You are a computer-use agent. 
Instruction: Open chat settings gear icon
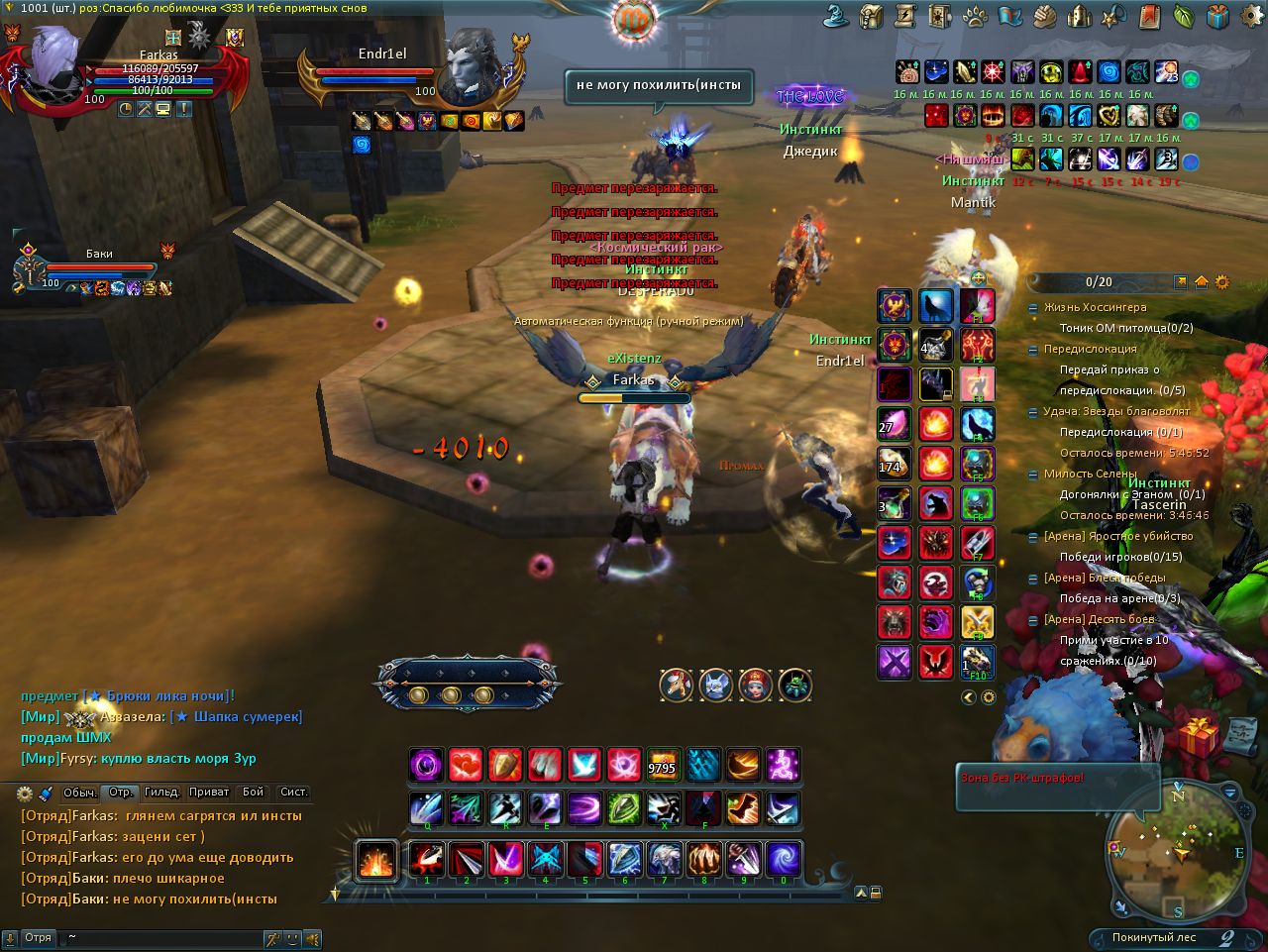point(25,793)
